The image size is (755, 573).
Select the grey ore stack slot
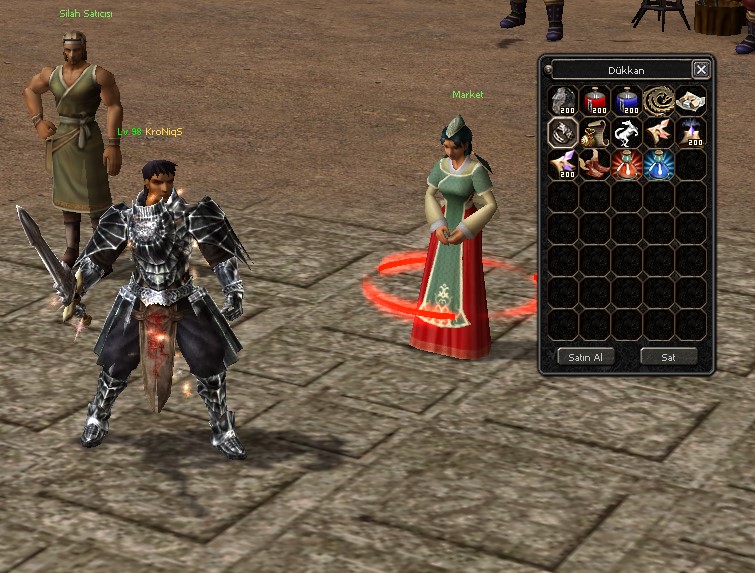click(563, 100)
